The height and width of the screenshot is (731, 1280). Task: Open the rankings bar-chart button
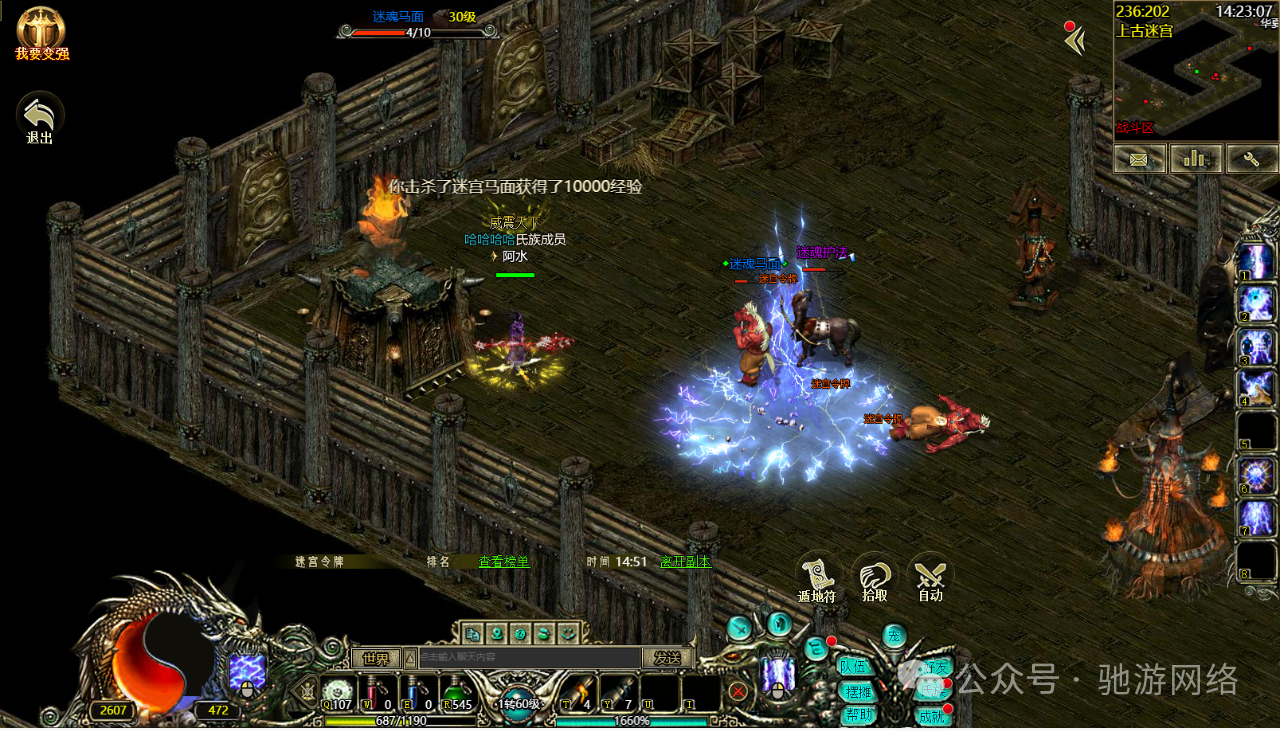[x=1196, y=158]
